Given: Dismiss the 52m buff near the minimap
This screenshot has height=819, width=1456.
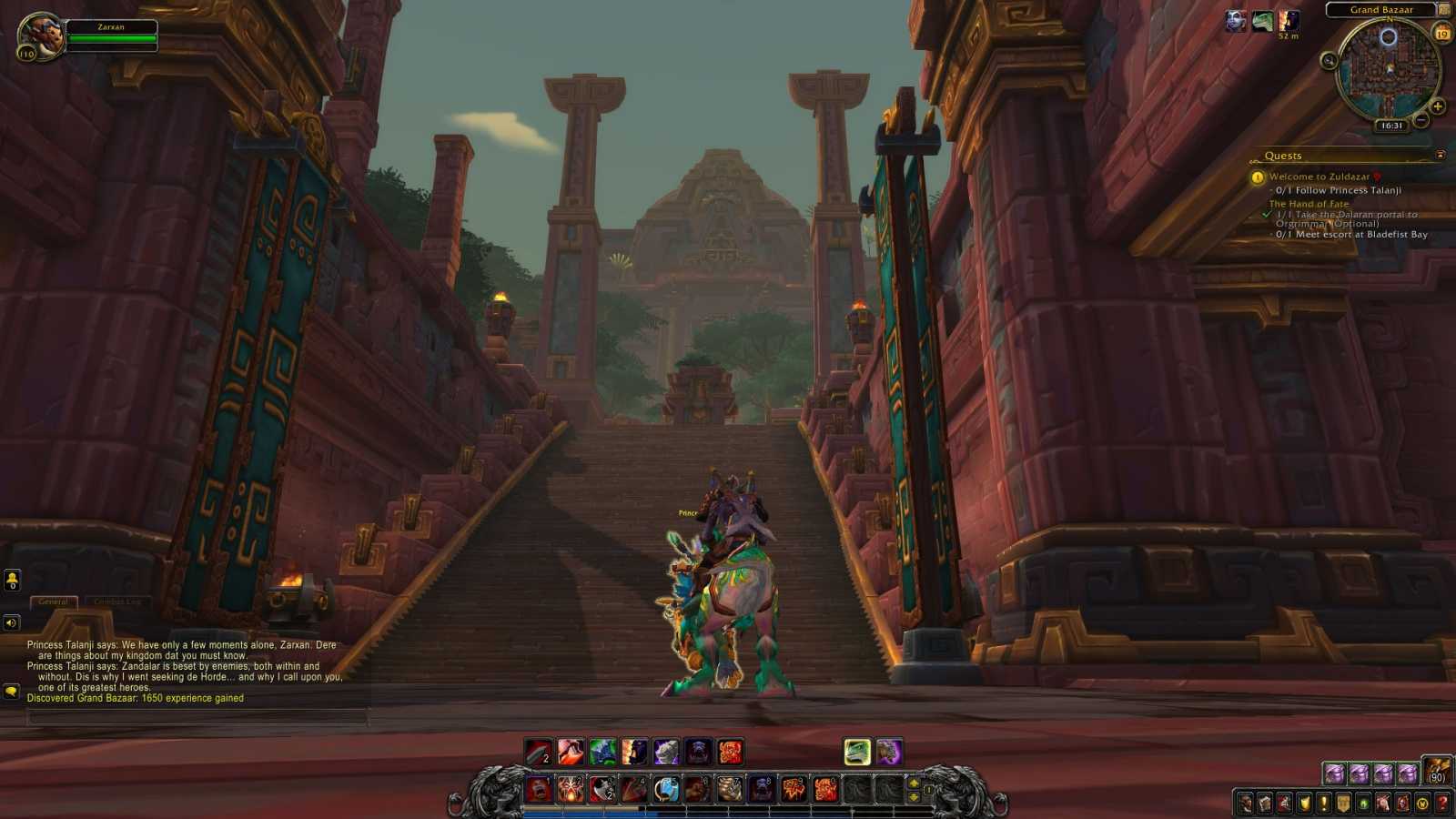Looking at the screenshot, I should (1289, 20).
